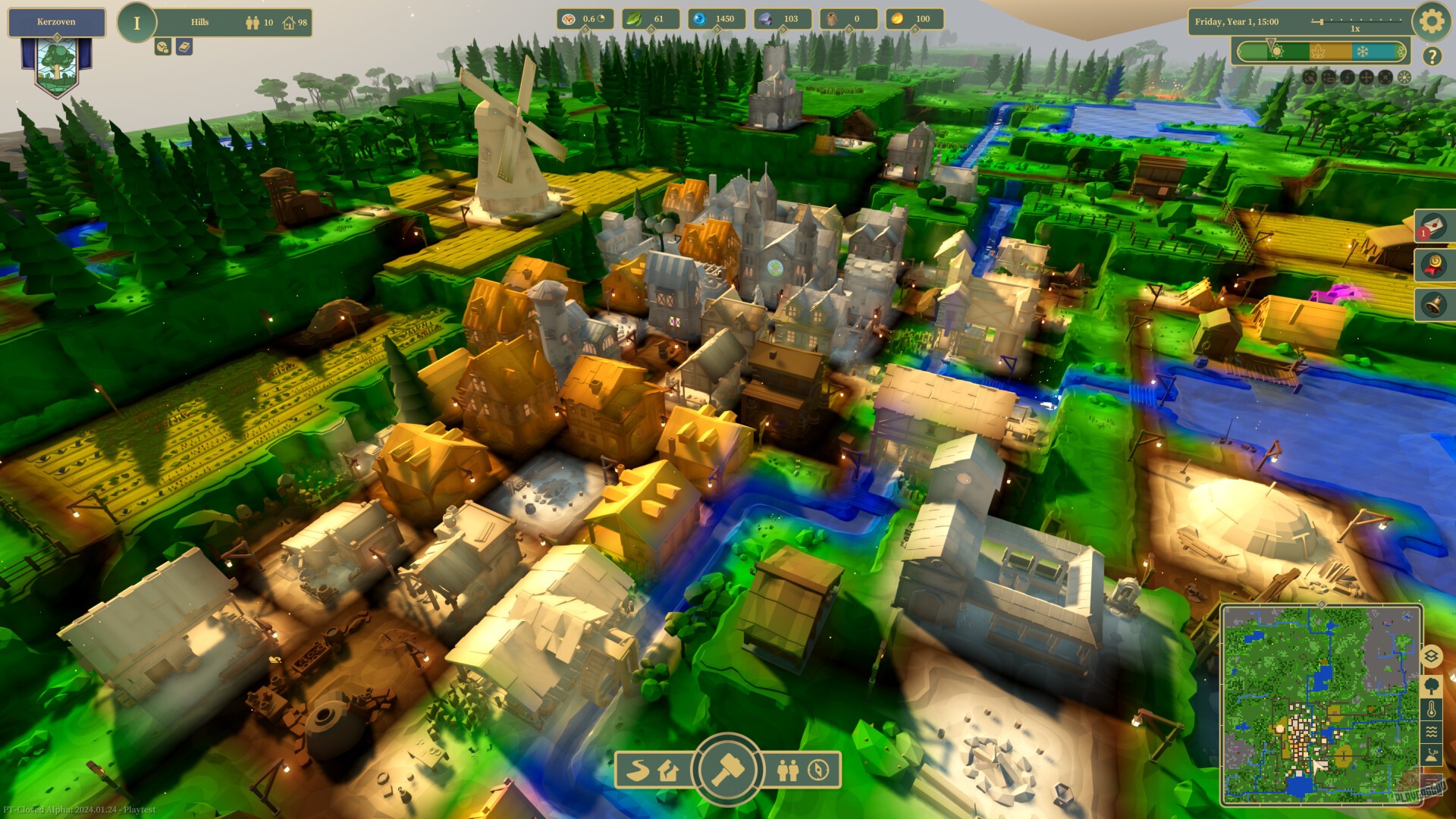Open the villagers panel

pyautogui.click(x=787, y=770)
